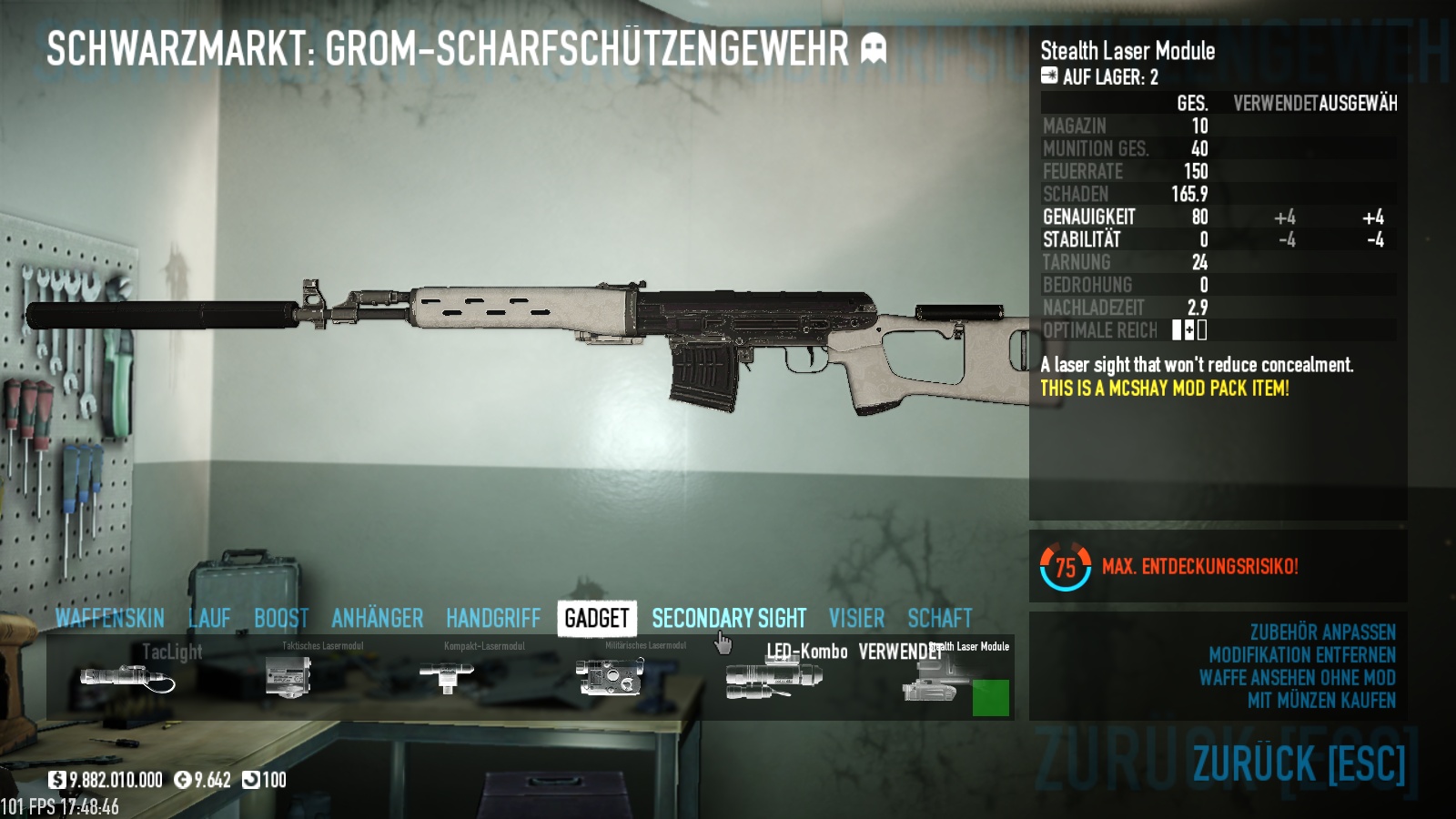Select the Boost tab
The height and width of the screenshot is (819, 1456).
[x=281, y=619]
